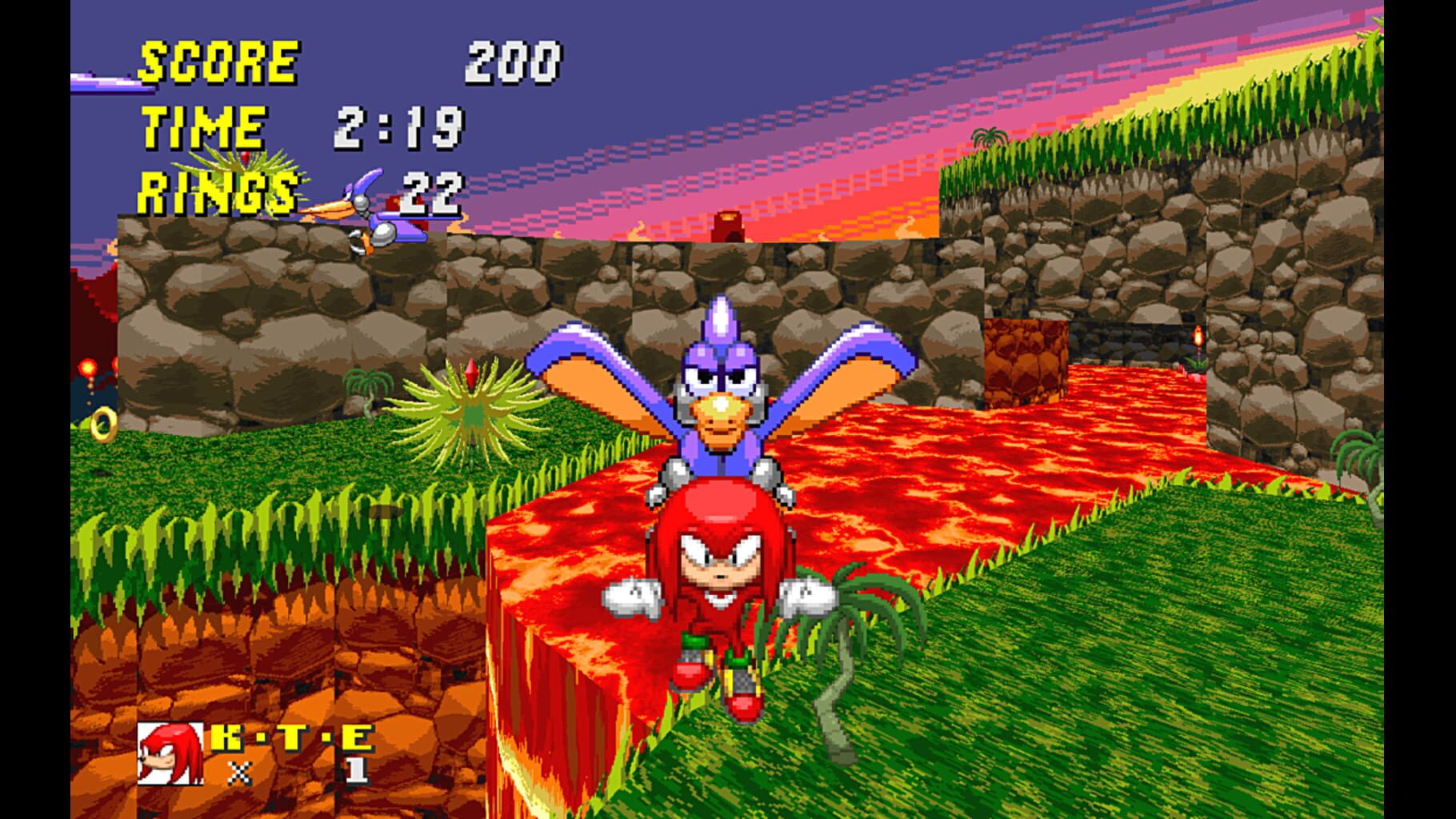Click the red crystal spike plant

pyautogui.click(x=472, y=400)
